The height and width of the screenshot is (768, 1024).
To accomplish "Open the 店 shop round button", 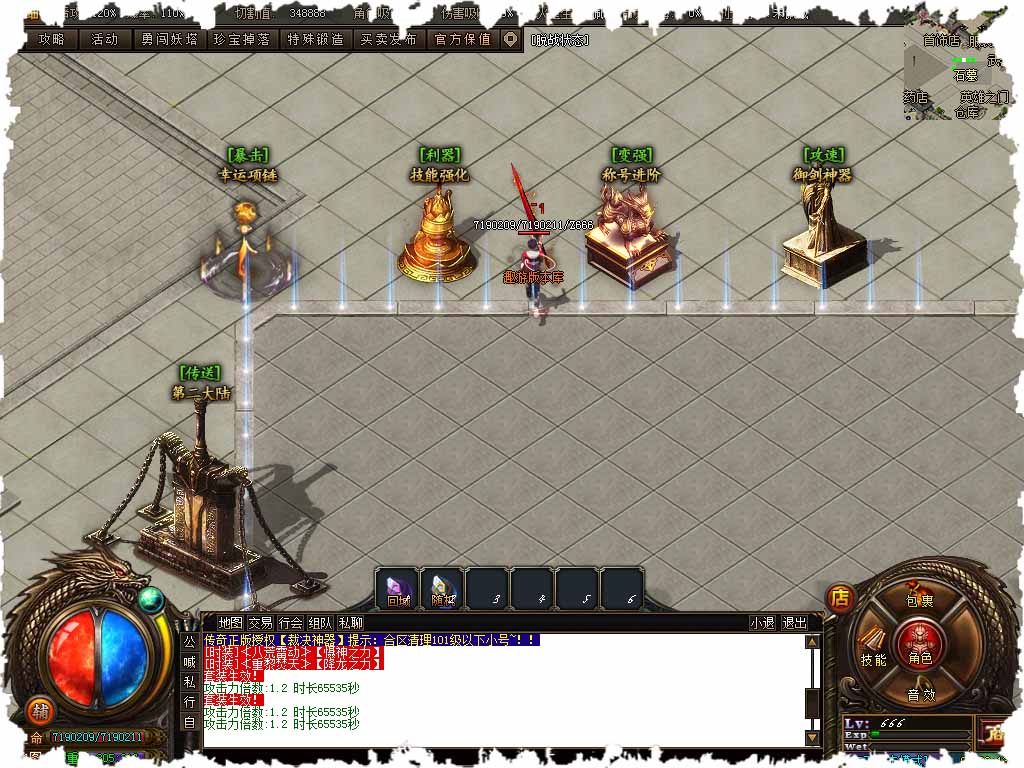I will click(x=840, y=598).
